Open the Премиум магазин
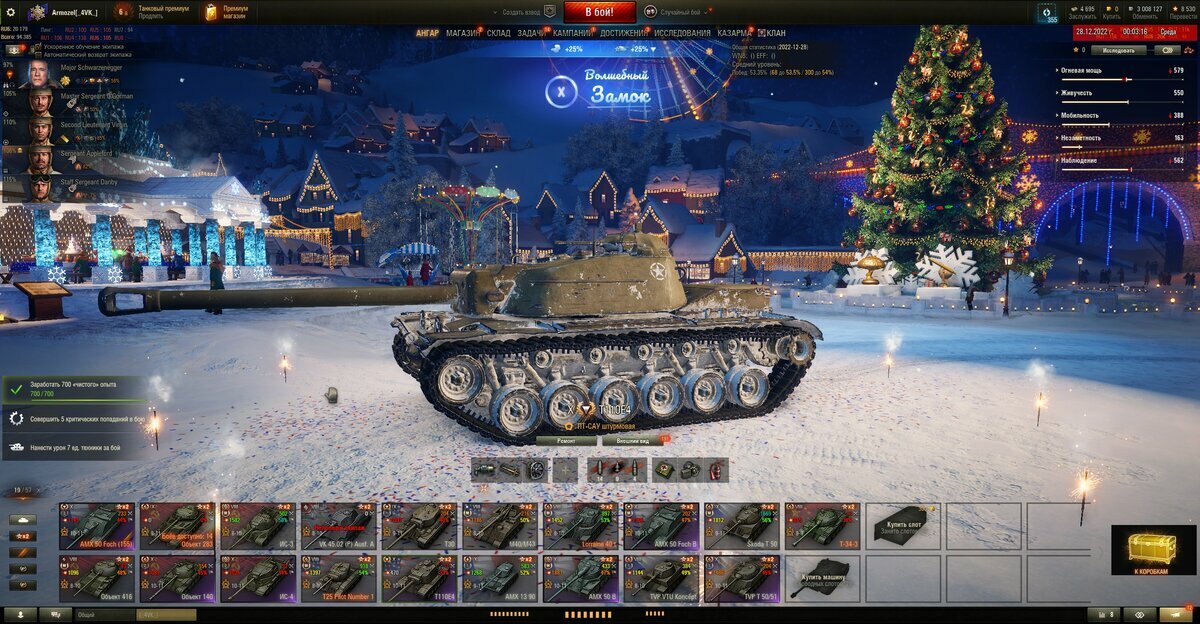Viewport: 1200px width, 624px height. 225,12
